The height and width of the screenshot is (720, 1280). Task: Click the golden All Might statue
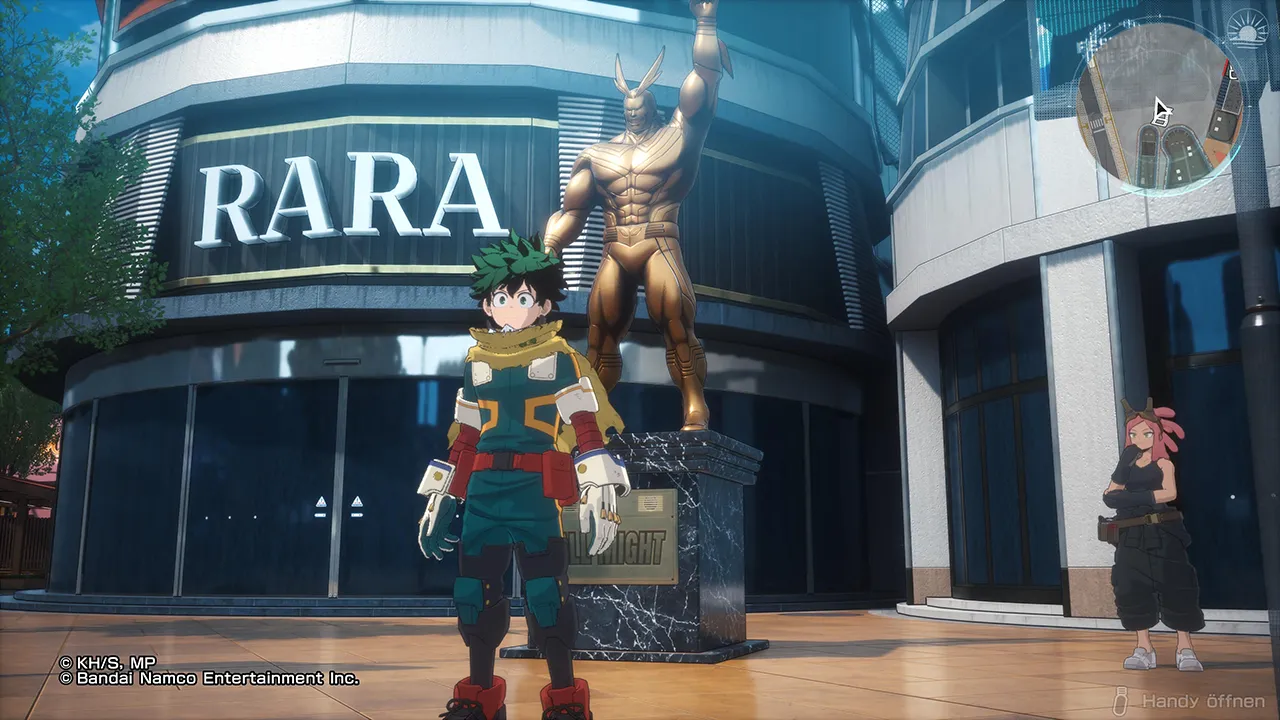645,230
